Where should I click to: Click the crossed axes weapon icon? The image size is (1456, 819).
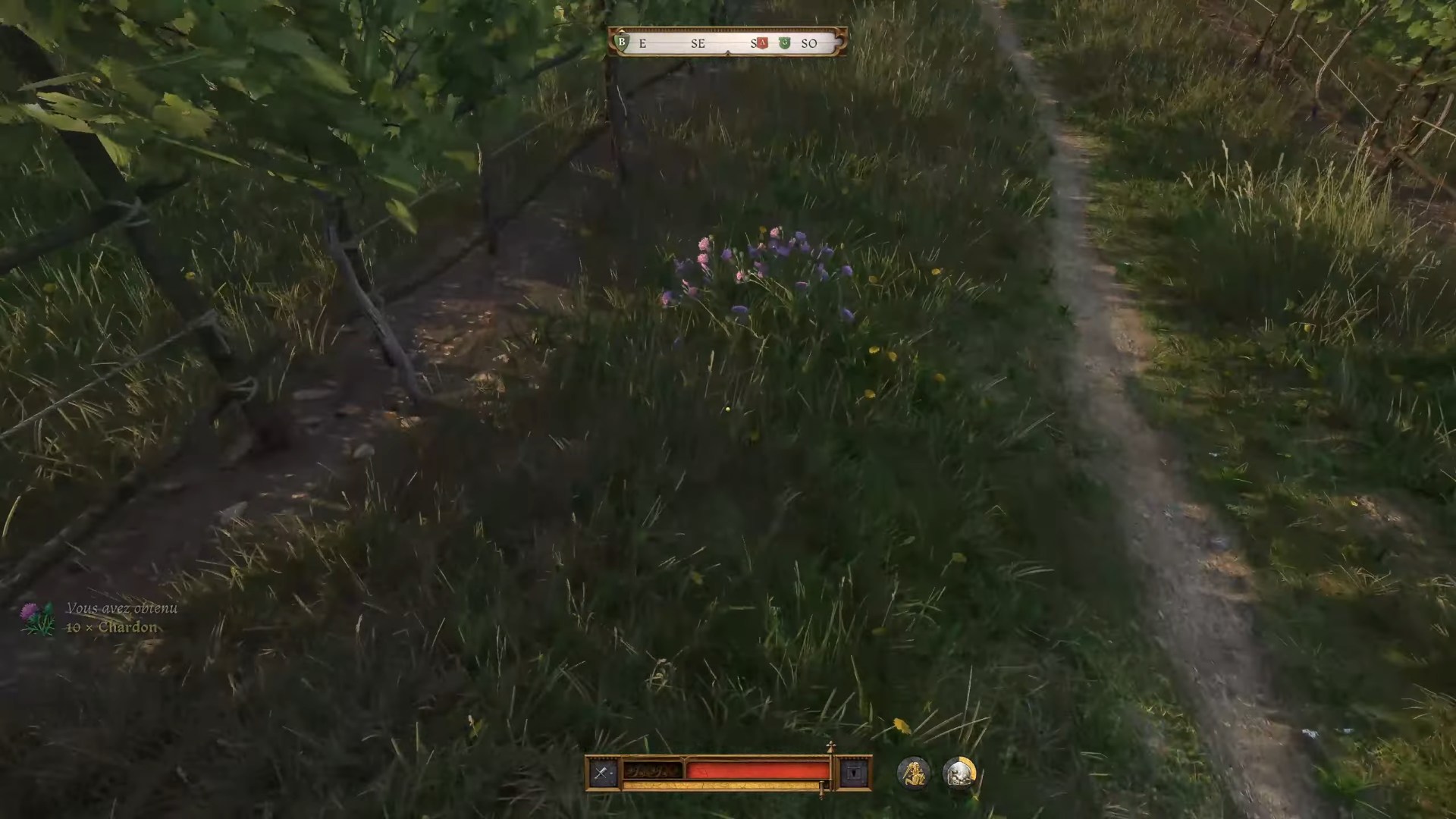point(599,771)
